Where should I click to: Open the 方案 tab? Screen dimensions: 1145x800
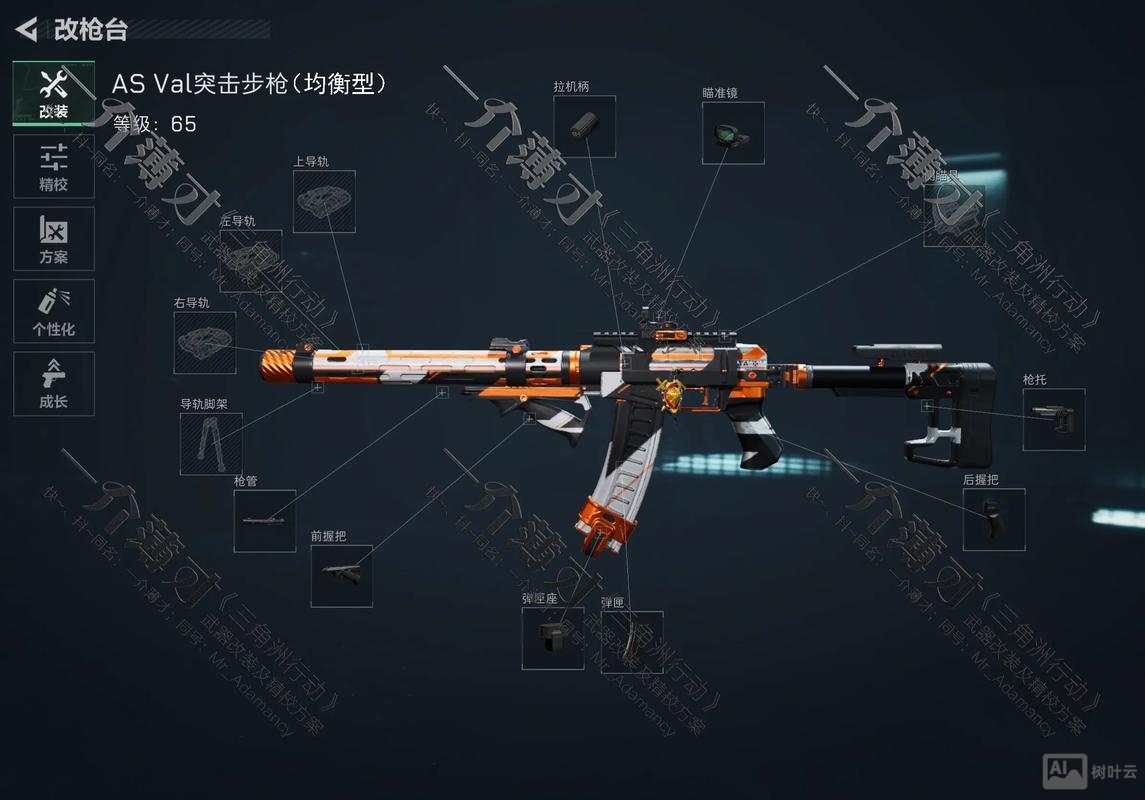click(x=54, y=239)
